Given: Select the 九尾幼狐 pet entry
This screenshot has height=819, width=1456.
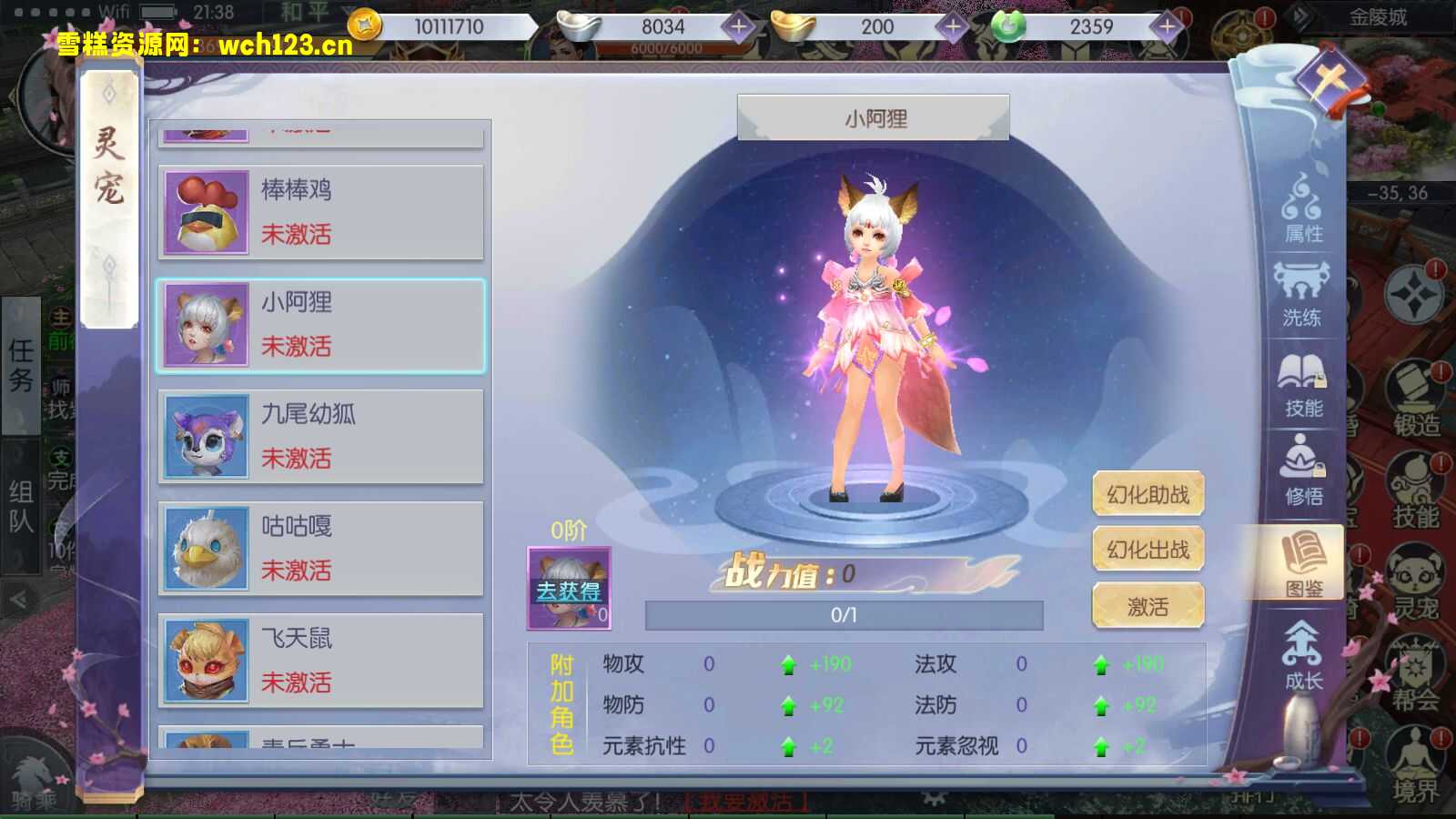Looking at the screenshot, I should pos(323,437).
